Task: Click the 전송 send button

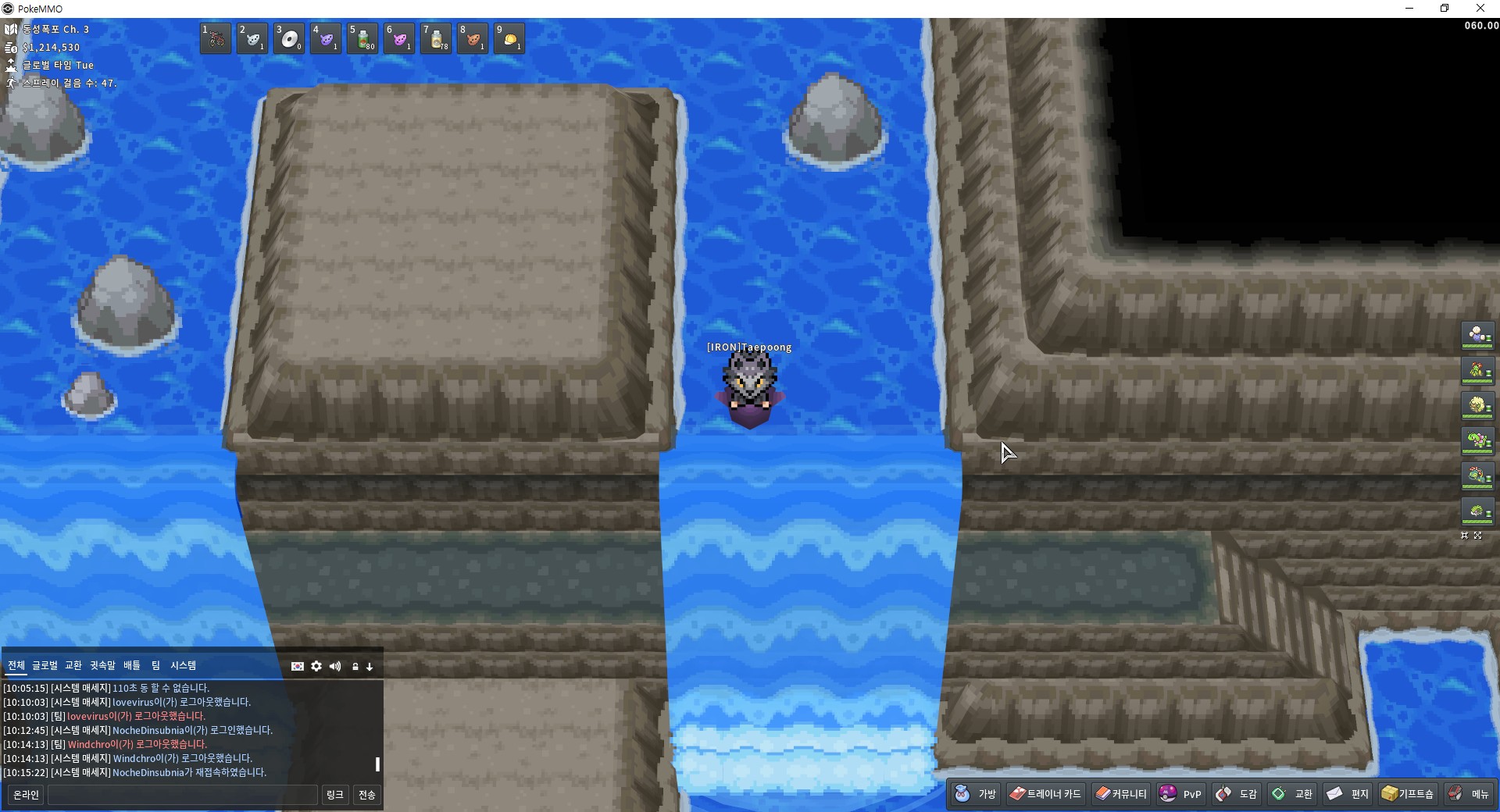Action: pyautogui.click(x=366, y=795)
